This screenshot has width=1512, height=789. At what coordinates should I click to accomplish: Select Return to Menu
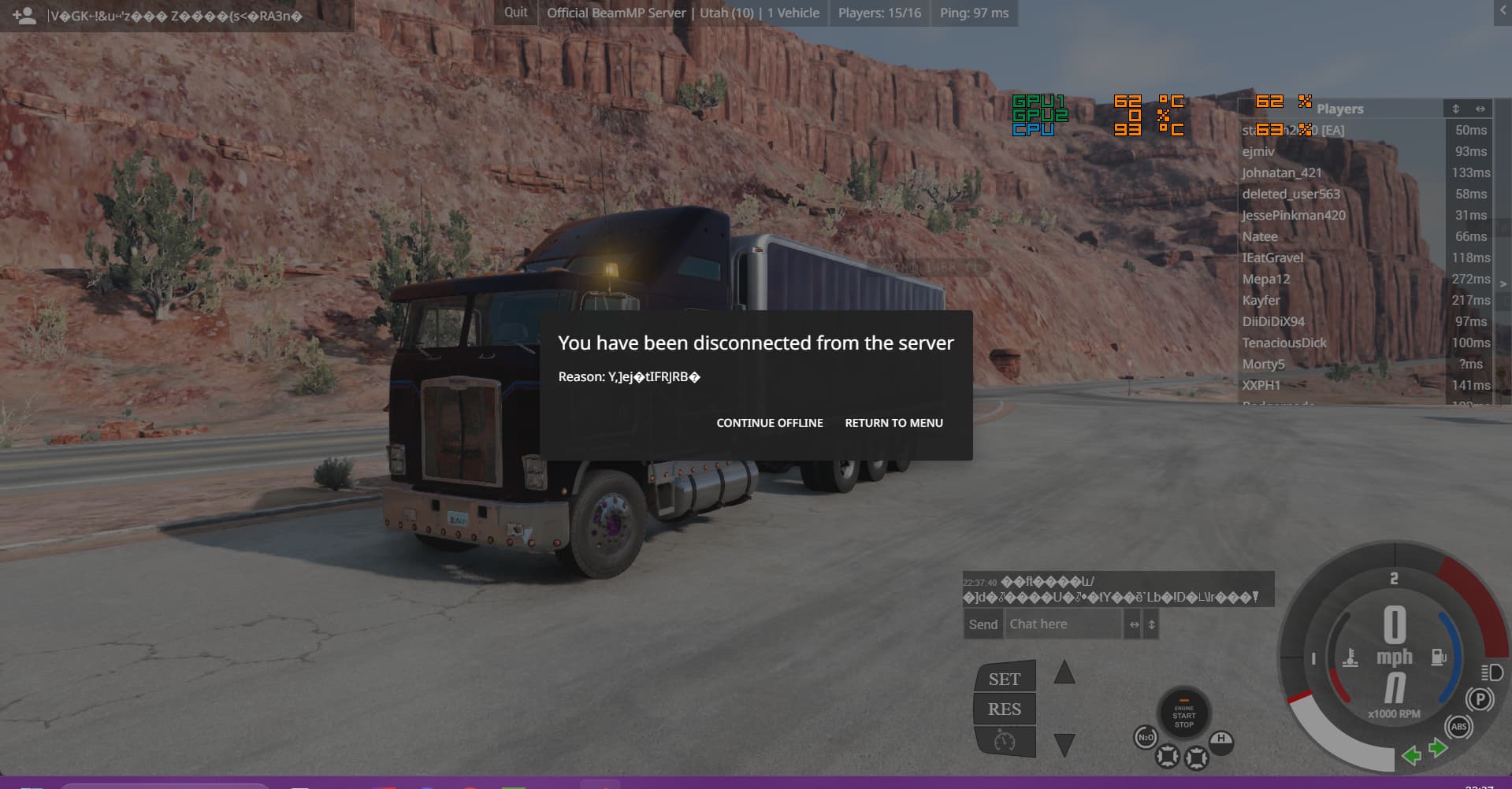[893, 423]
